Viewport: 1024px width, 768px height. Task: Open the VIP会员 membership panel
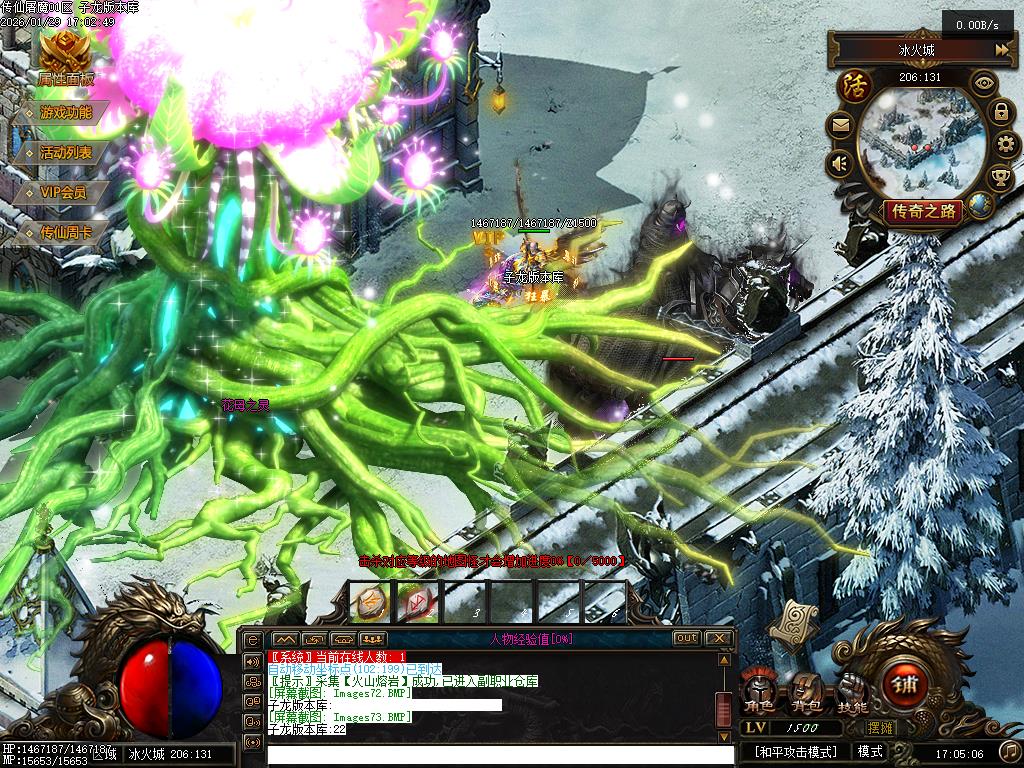pos(63,192)
